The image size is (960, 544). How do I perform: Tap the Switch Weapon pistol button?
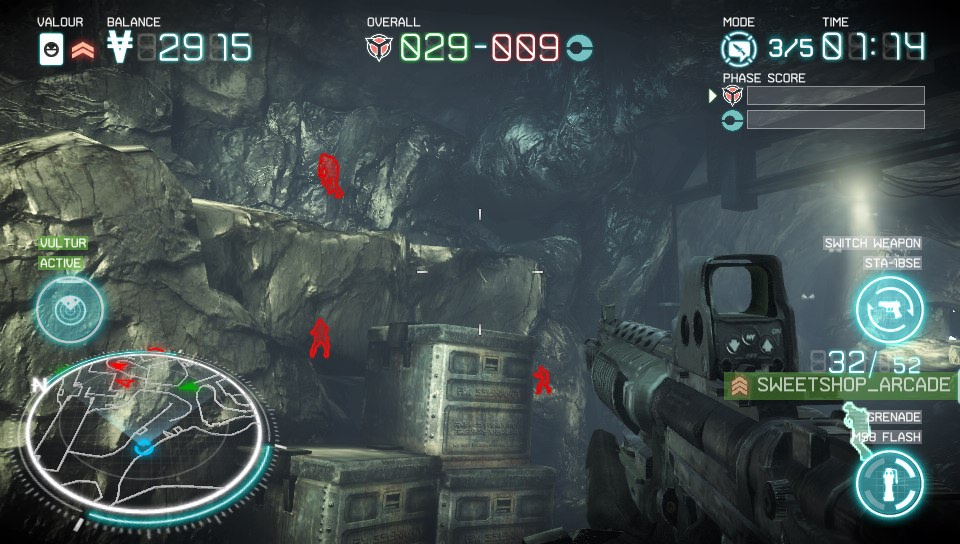[x=889, y=310]
